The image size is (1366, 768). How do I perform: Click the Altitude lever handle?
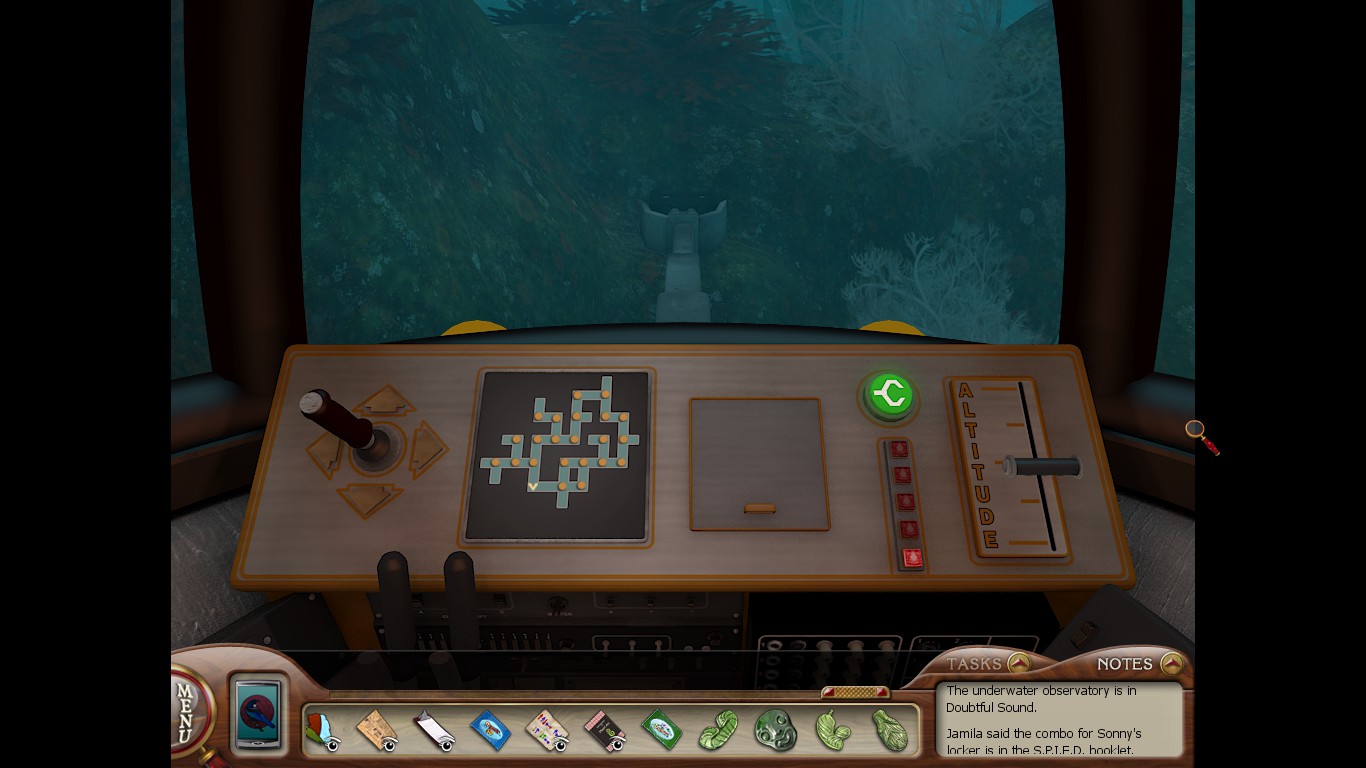1043,467
